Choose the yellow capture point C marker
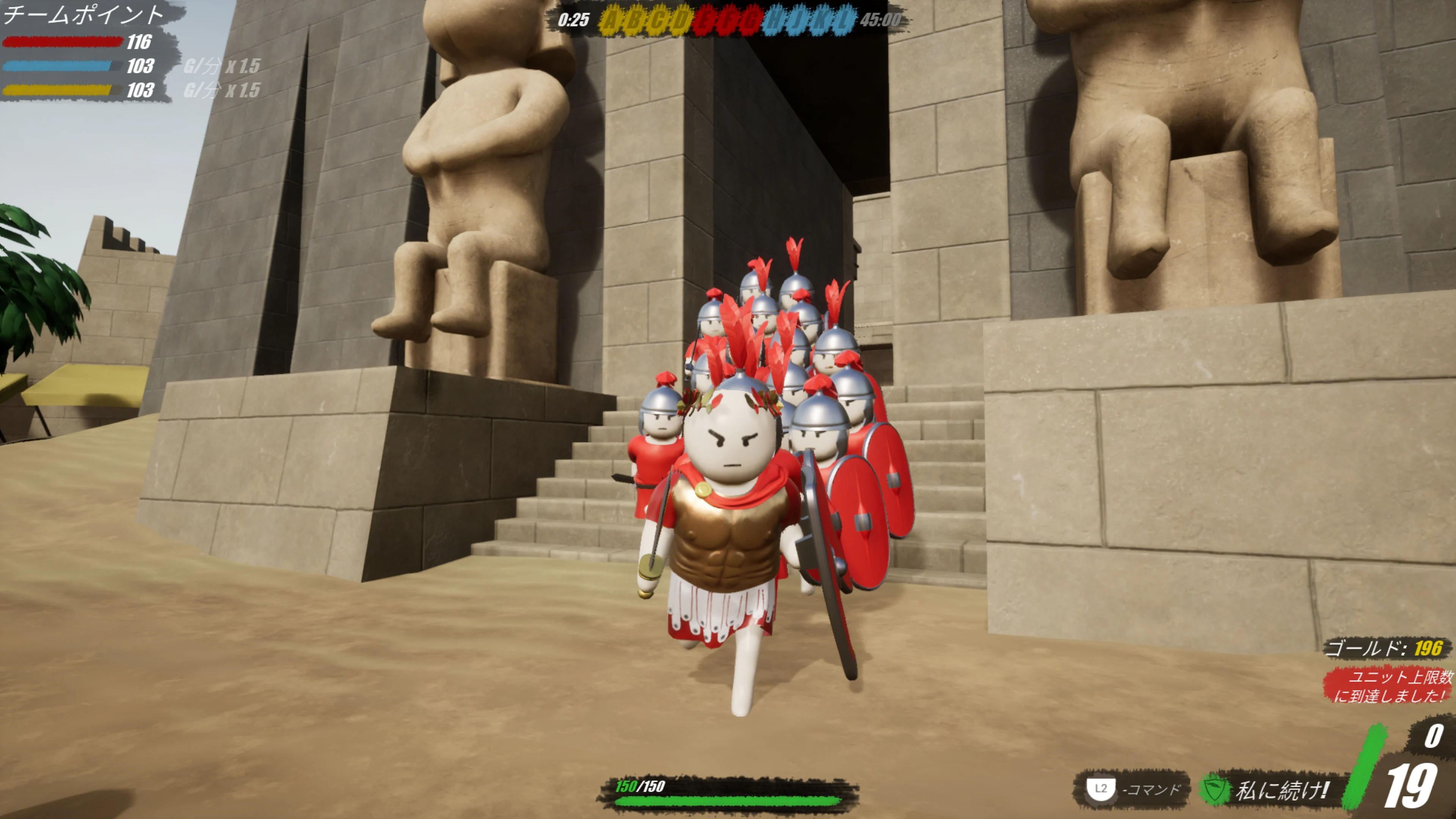This screenshot has height=819, width=1456. point(657,20)
